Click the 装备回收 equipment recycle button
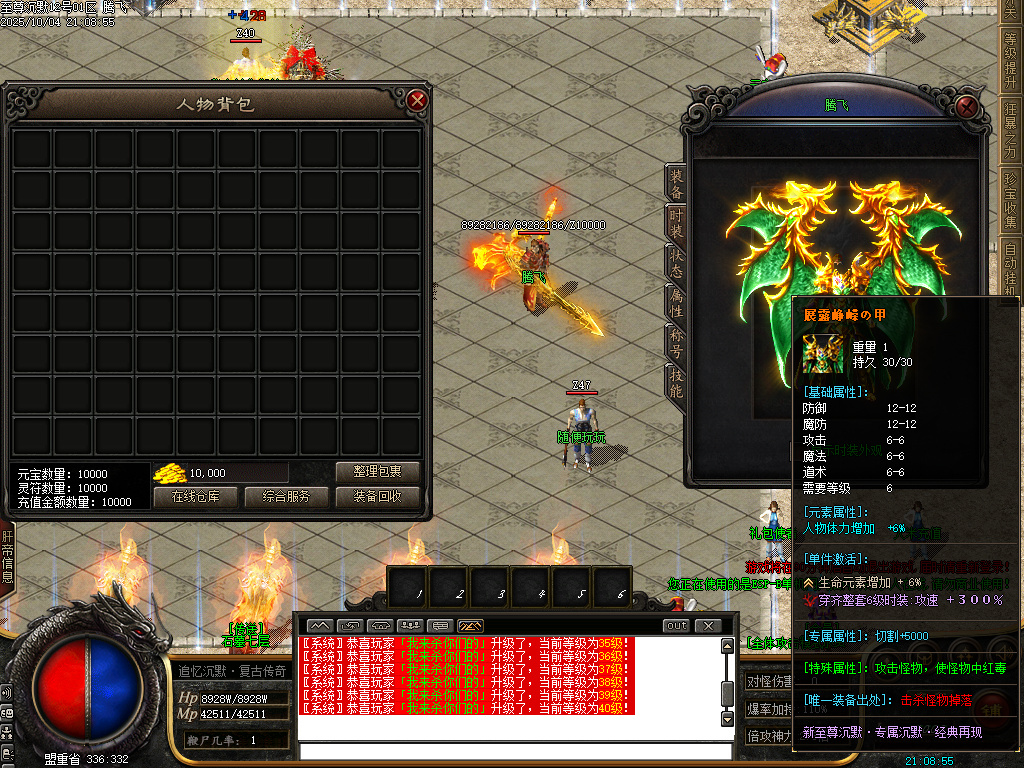This screenshot has height=768, width=1024. [377, 496]
